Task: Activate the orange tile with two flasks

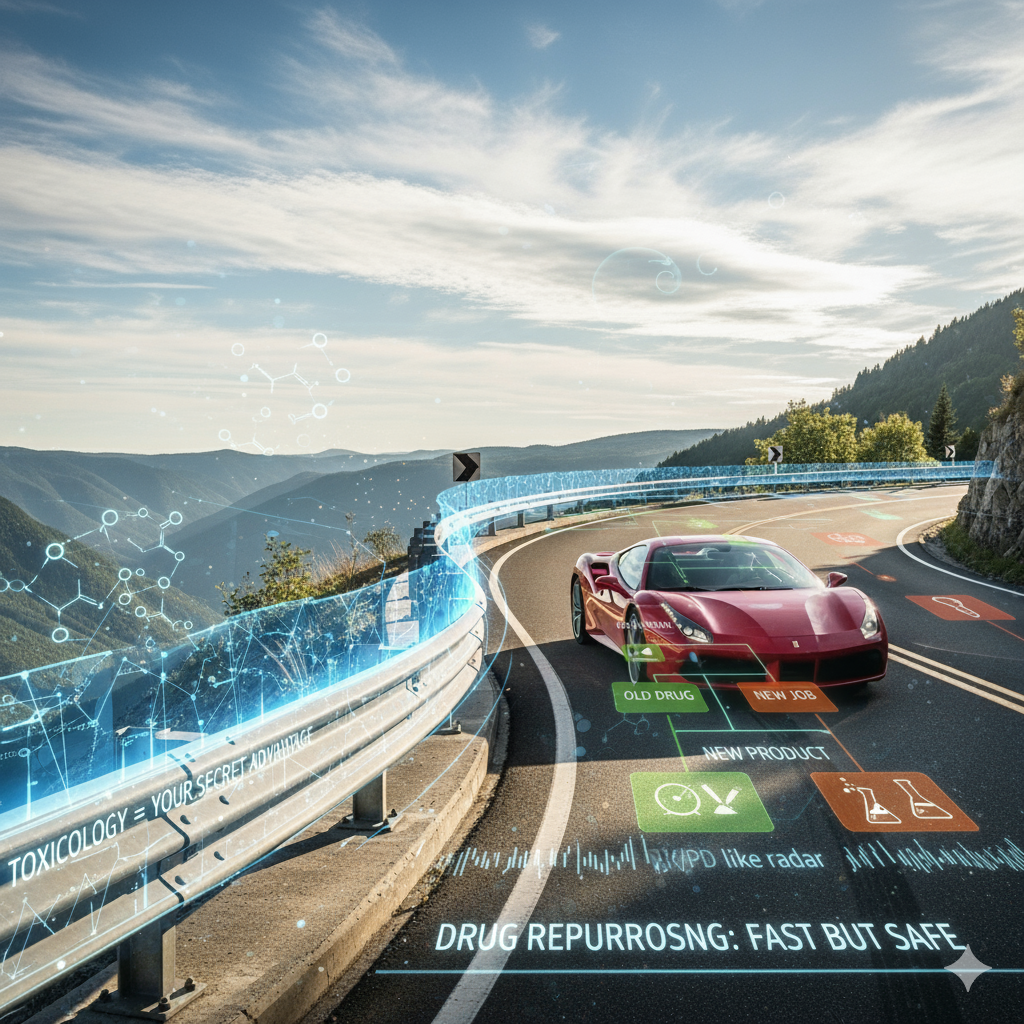Action: 893,801
